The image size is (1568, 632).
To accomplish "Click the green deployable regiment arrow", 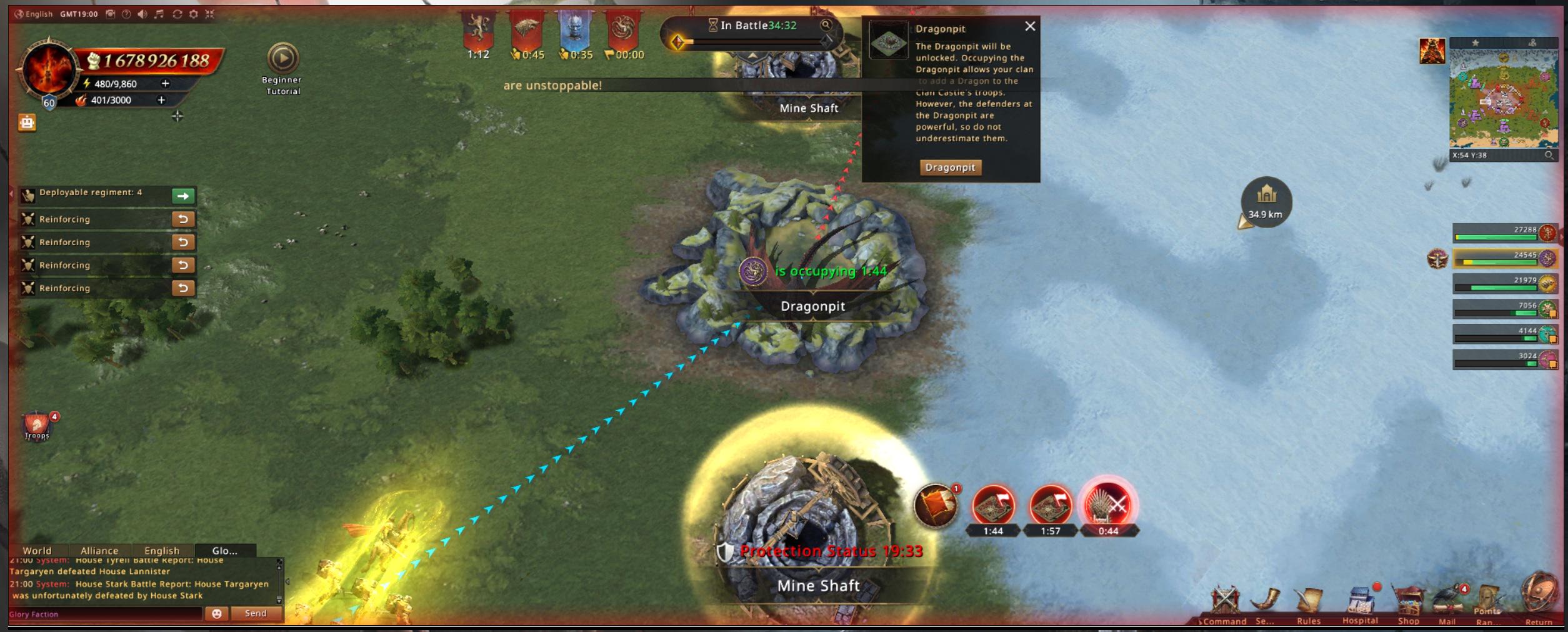I will [183, 196].
